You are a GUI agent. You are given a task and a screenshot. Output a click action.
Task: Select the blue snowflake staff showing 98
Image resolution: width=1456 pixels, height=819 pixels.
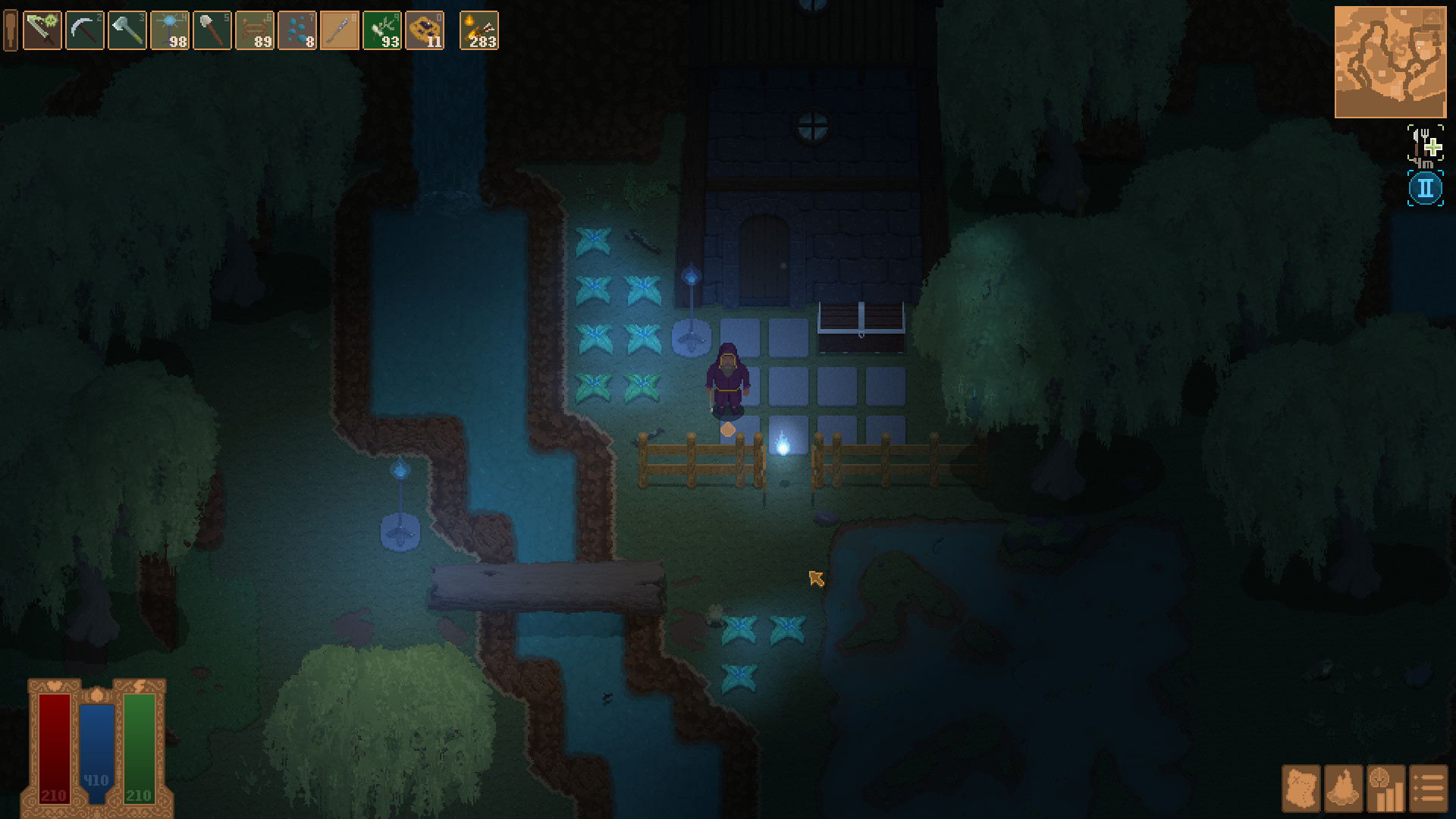click(x=171, y=31)
